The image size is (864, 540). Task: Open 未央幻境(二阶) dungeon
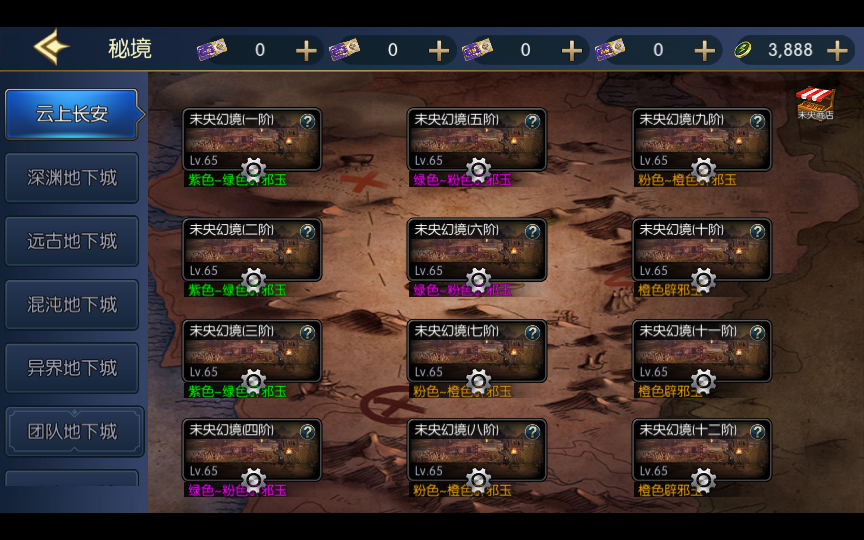pyautogui.click(x=251, y=249)
